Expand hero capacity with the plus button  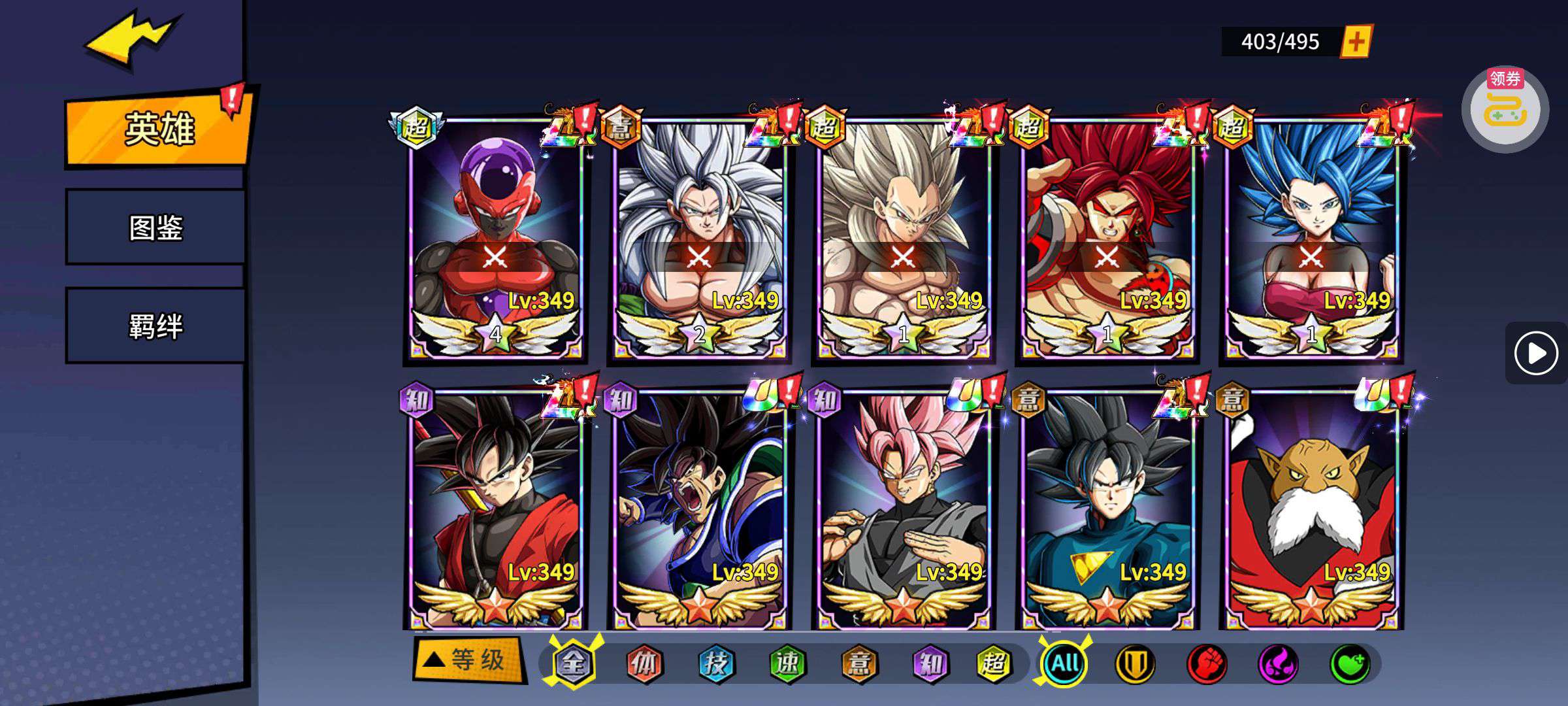1356,42
